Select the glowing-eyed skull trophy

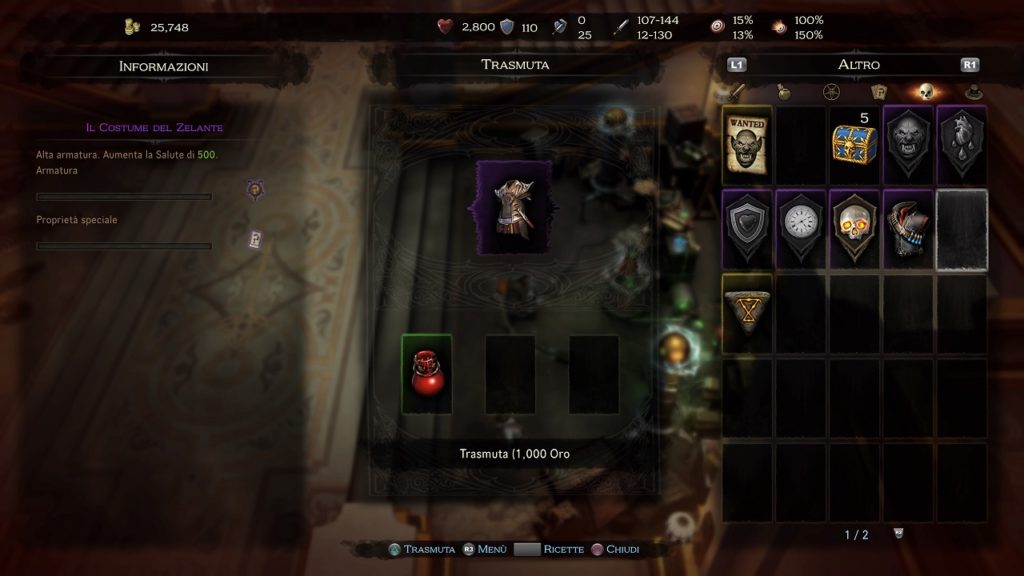point(854,228)
